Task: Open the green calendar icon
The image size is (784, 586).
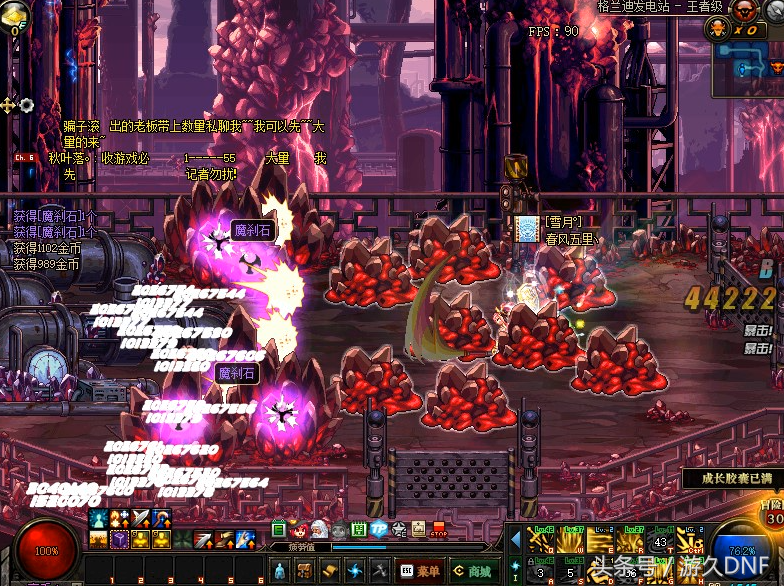Action: tap(359, 530)
